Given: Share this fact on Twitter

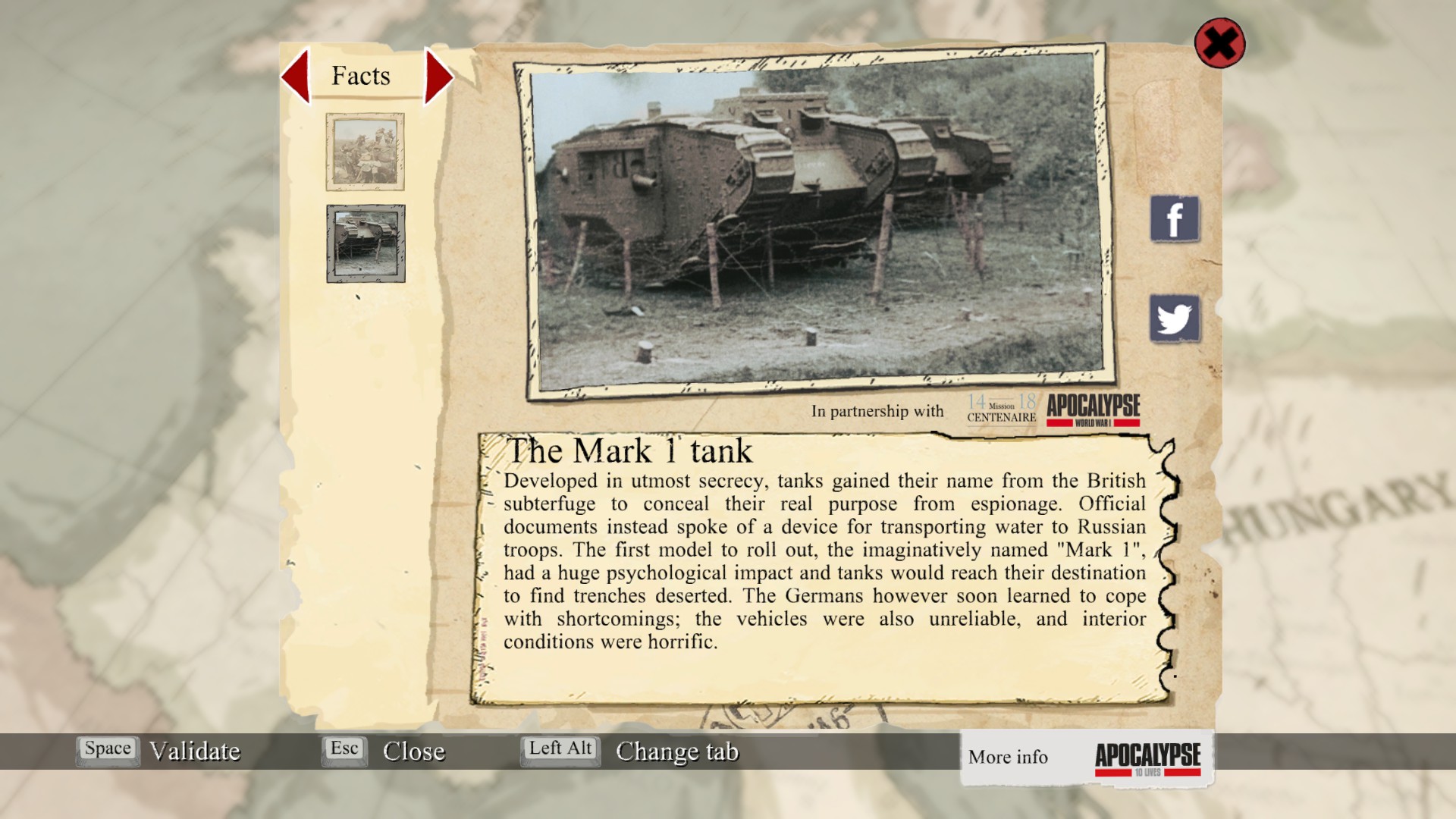Looking at the screenshot, I should click(1175, 318).
